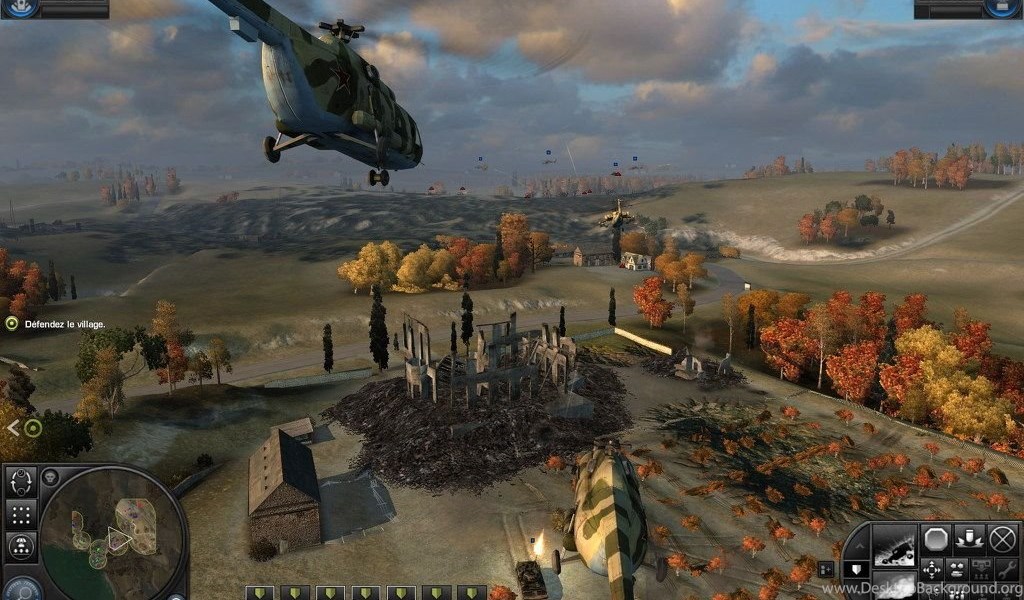This screenshot has width=1024, height=600.
Task: Toggle the skull icon above the minimap
Action: click(x=50, y=476)
